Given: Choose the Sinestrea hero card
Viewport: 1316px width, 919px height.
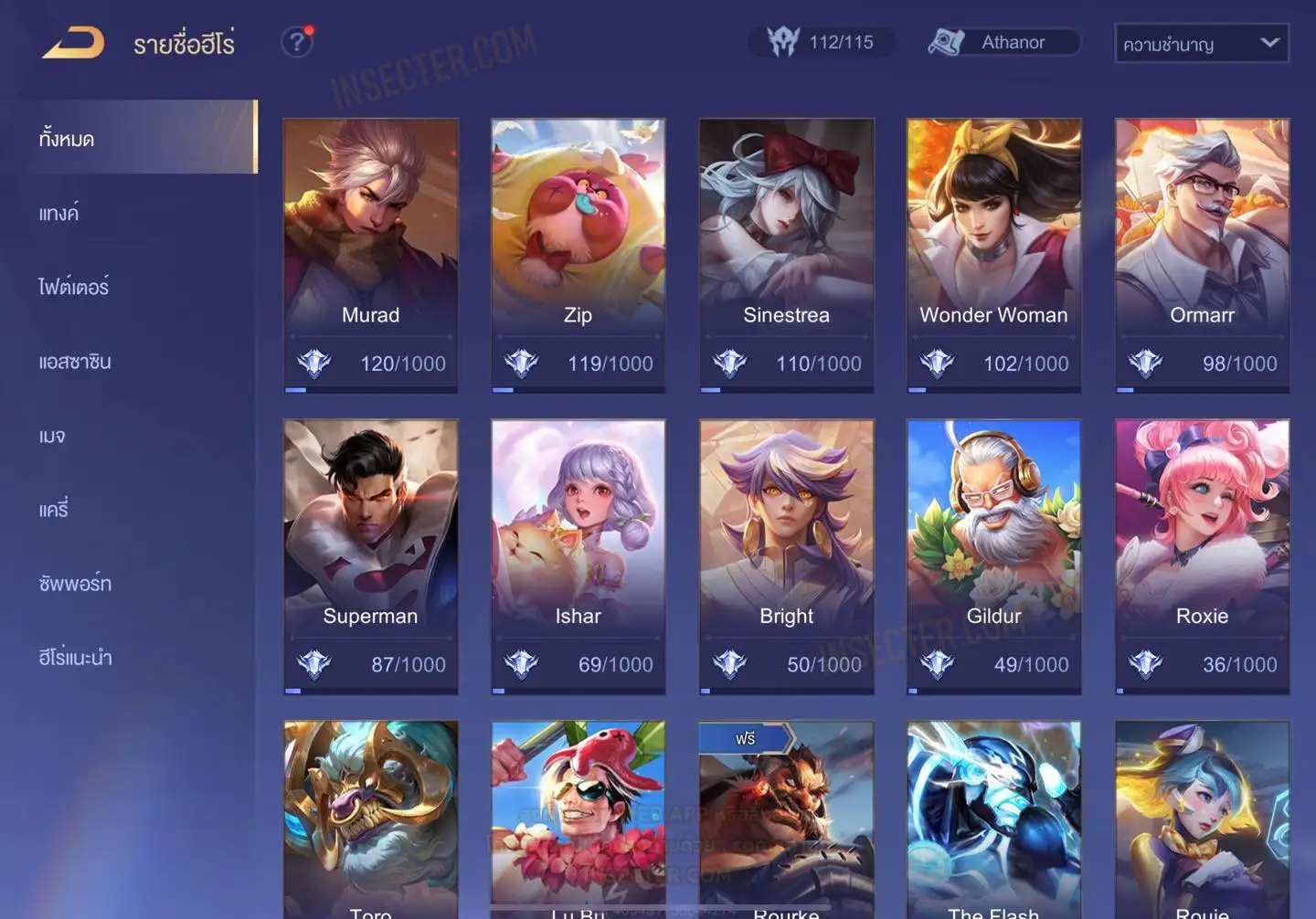Looking at the screenshot, I should 786,255.
